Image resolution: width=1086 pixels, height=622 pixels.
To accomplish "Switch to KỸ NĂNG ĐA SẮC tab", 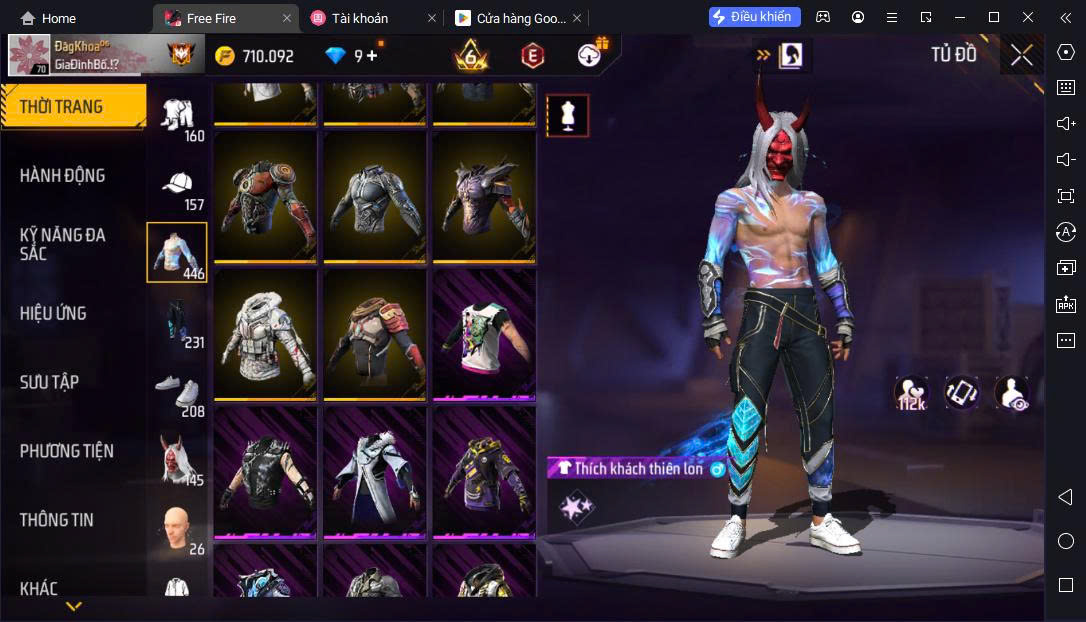I will click(x=62, y=244).
